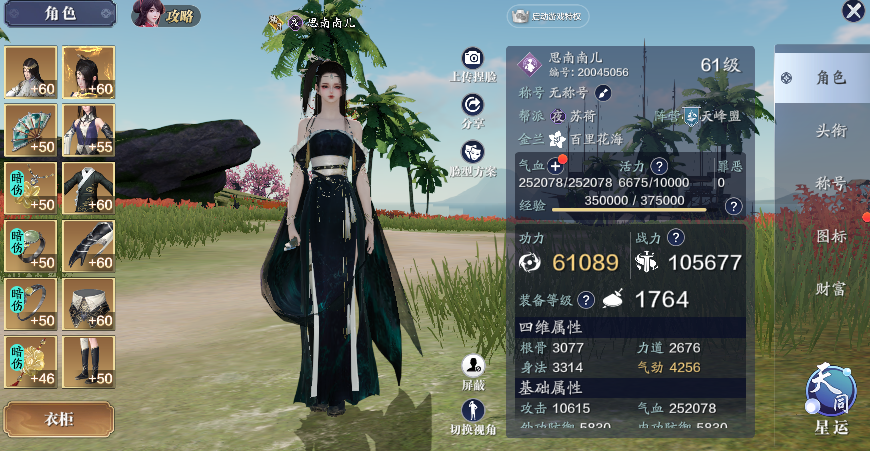Switch to the 称号 tab
Image resolution: width=870 pixels, height=451 pixels.
(x=830, y=184)
